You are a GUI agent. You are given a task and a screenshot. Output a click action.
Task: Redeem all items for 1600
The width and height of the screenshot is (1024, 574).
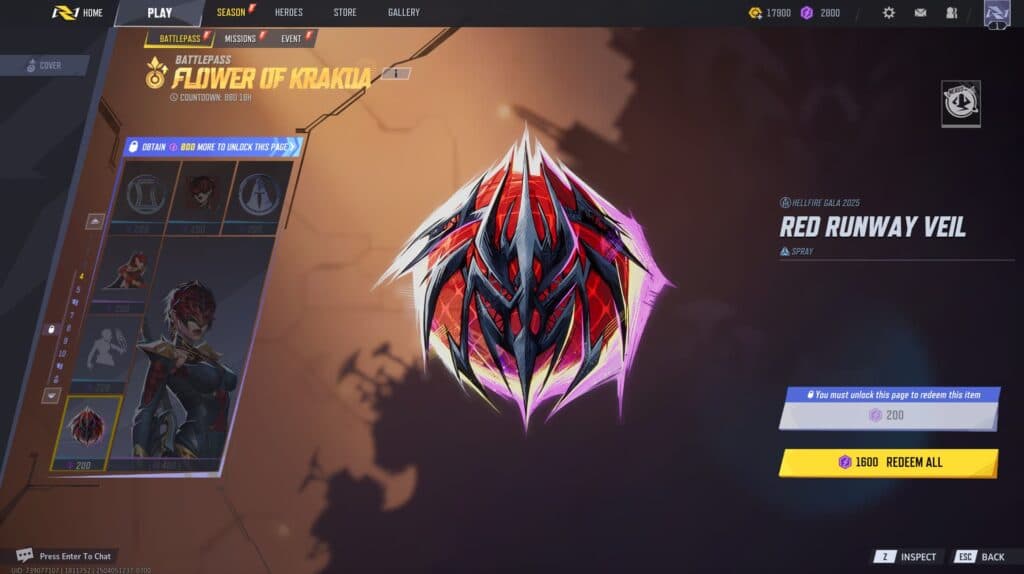888,463
